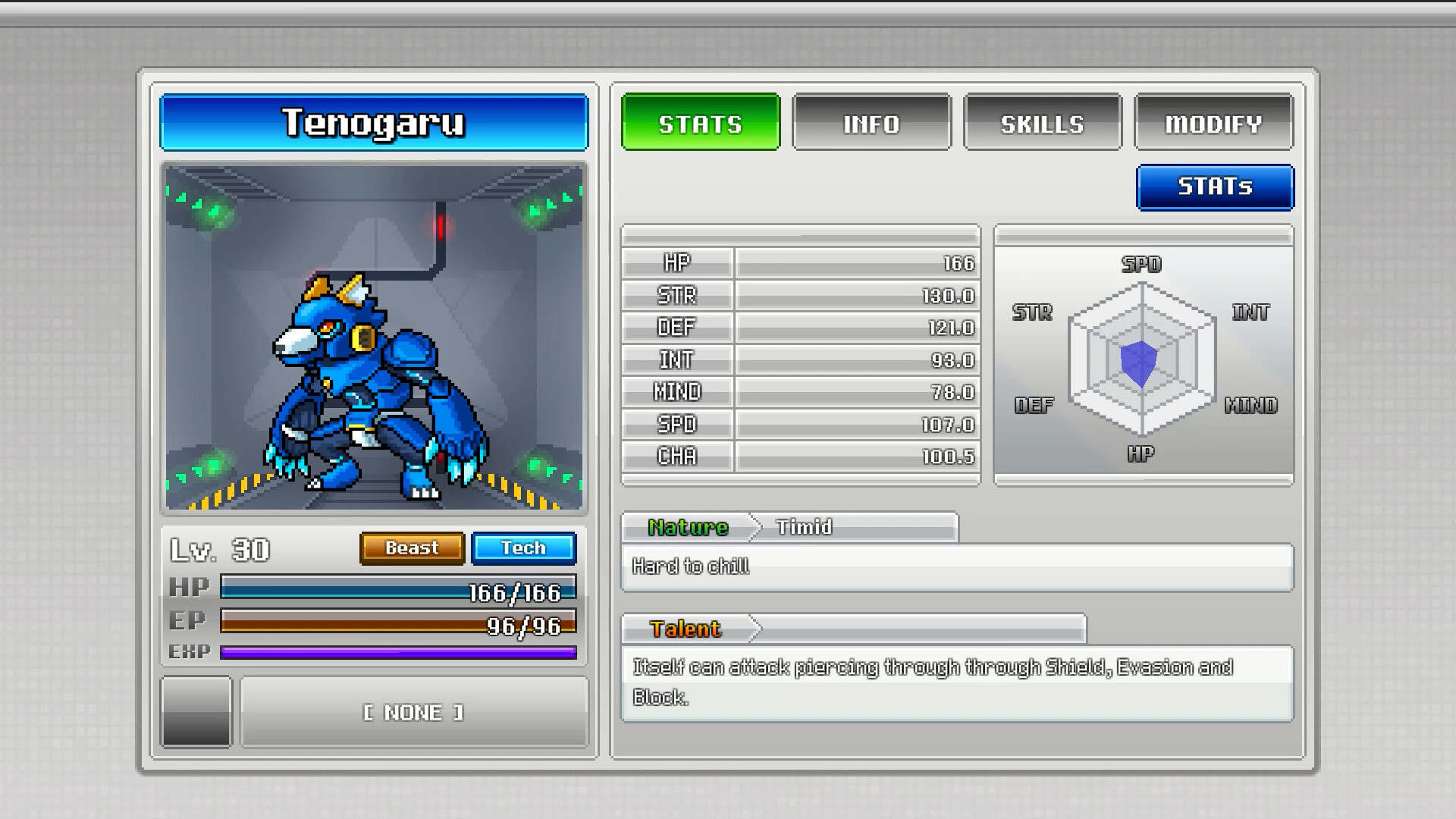Open the MODIFY panel

pyautogui.click(x=1213, y=123)
